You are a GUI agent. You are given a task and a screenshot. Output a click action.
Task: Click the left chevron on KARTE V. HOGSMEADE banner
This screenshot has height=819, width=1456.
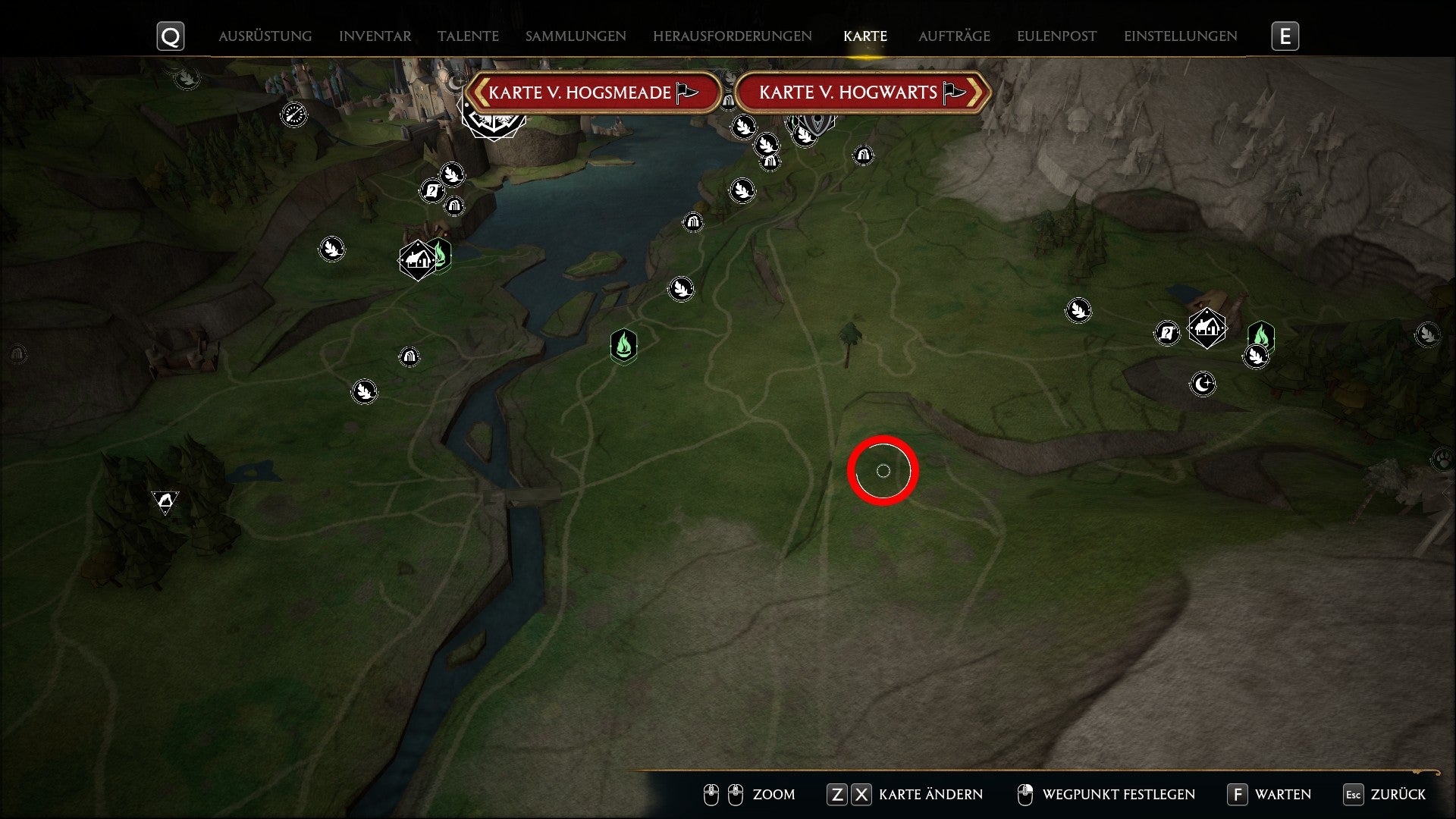481,92
